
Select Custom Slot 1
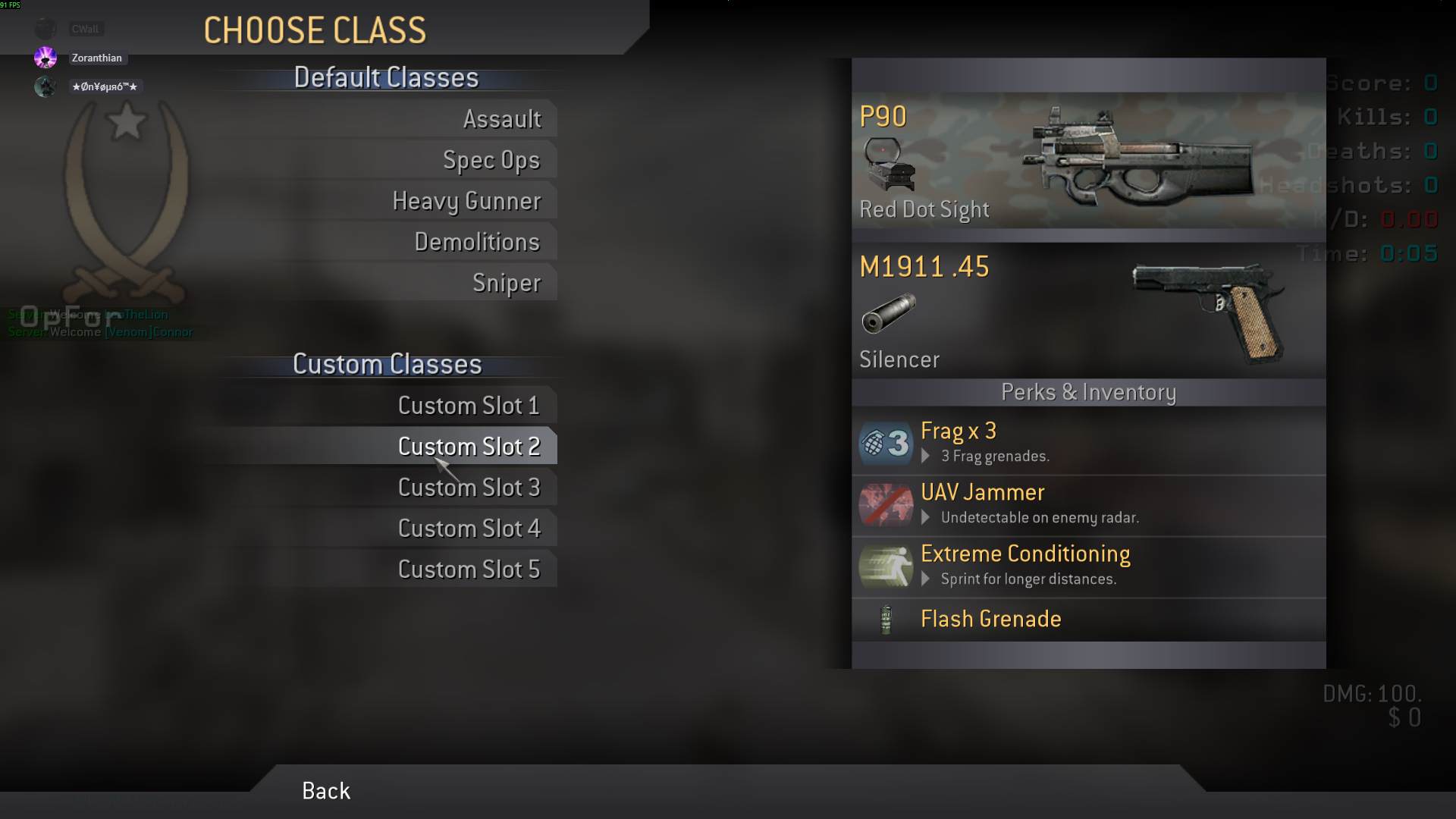[469, 406]
